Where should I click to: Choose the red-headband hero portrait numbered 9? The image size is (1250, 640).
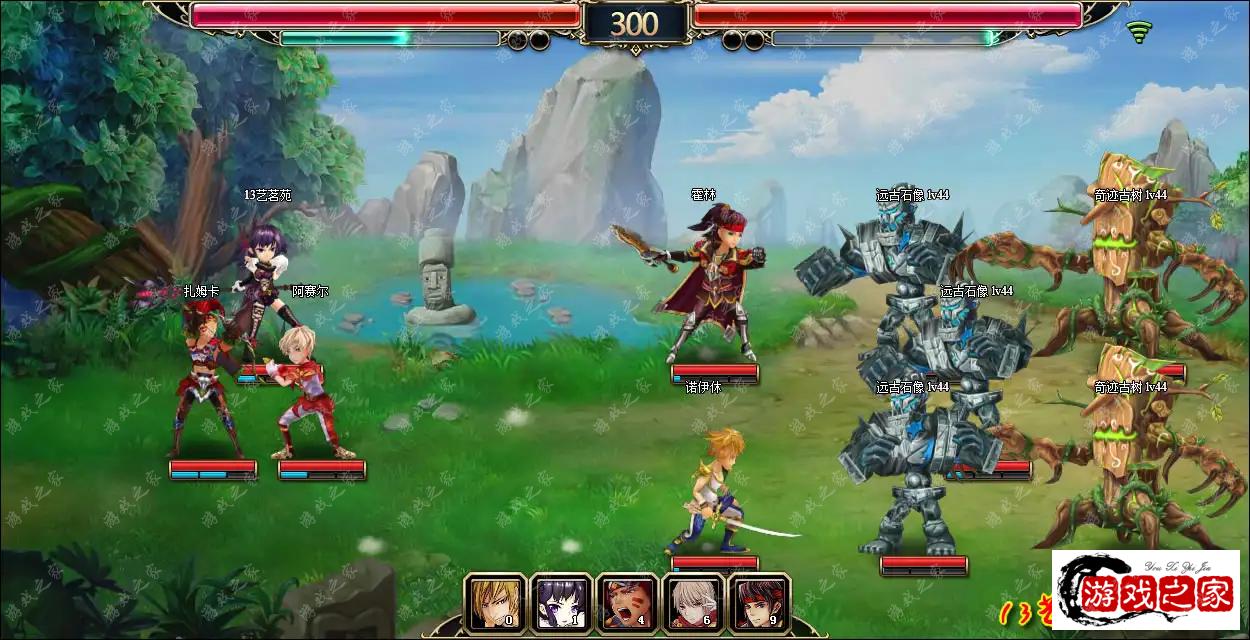tap(758, 603)
